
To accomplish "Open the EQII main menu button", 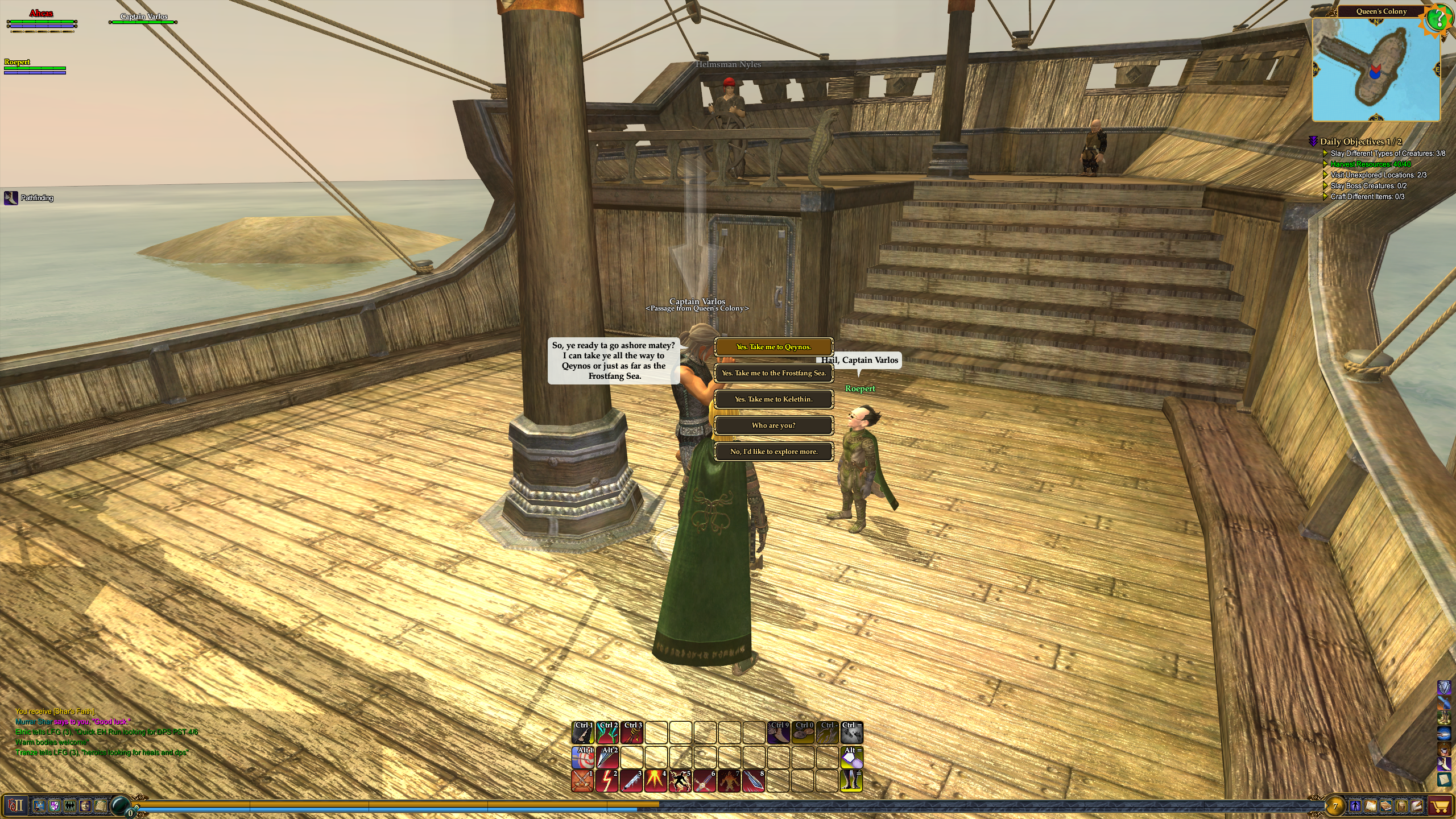I will tap(16, 805).
